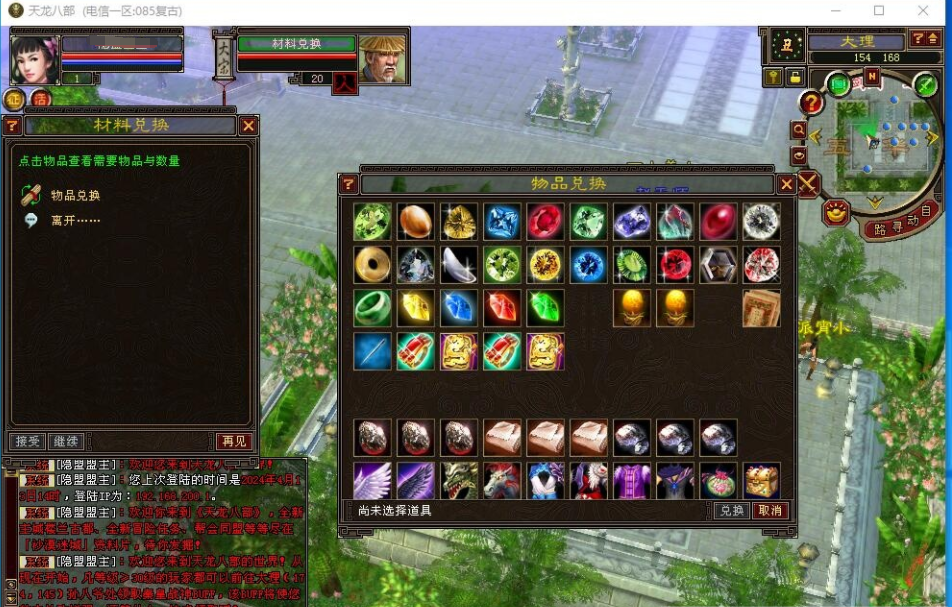This screenshot has width=952, height=607.
Task: Click the player character portrait
Action: pos(34,60)
